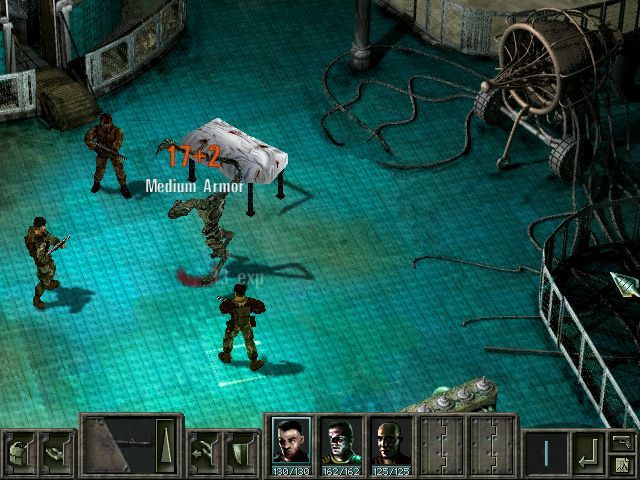Screen dimensions: 640x480
Task: Click the shield icon button
Action: (241, 452)
